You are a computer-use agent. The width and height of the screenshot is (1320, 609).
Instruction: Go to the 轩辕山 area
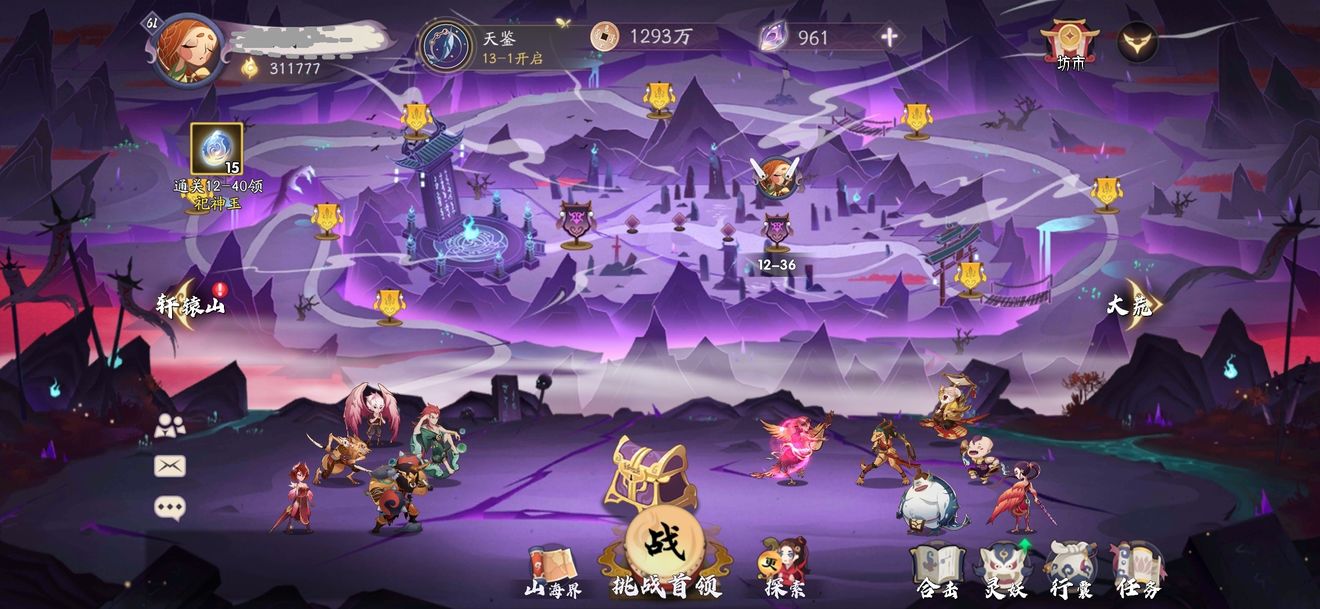tap(191, 304)
